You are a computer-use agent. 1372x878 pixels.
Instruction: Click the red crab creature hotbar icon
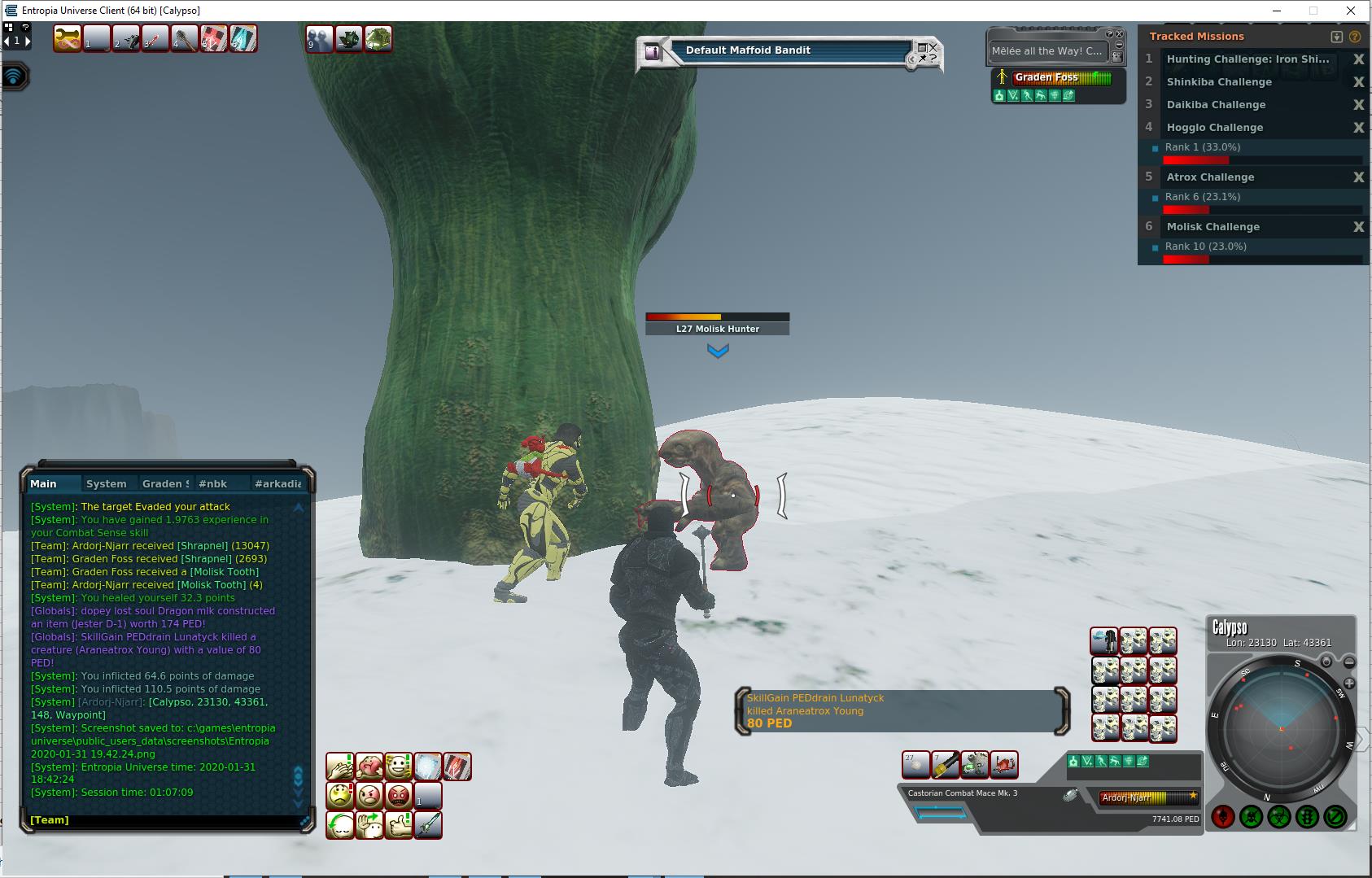(1004, 765)
